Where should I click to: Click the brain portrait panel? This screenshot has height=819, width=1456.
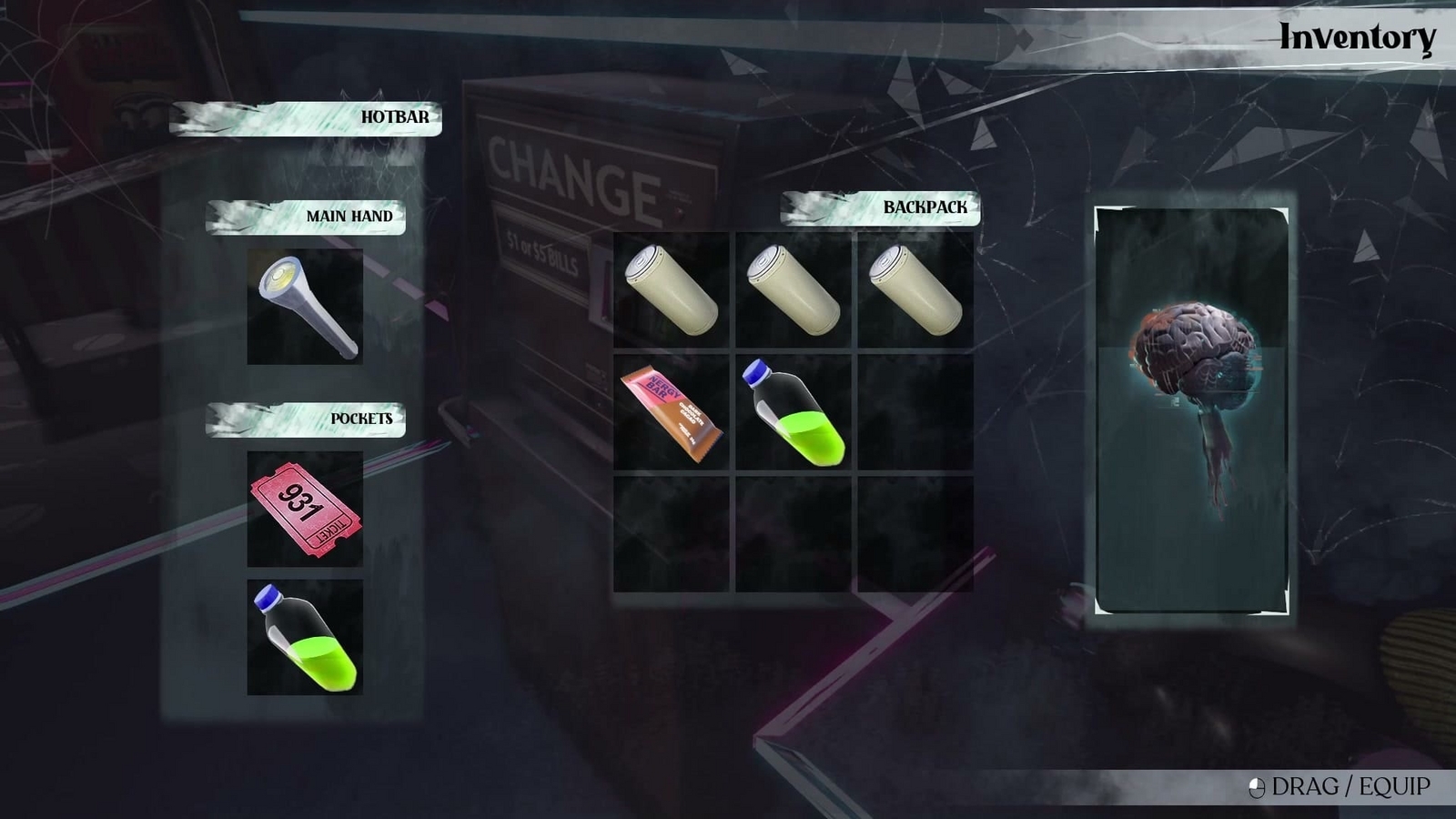pyautogui.click(x=1190, y=409)
